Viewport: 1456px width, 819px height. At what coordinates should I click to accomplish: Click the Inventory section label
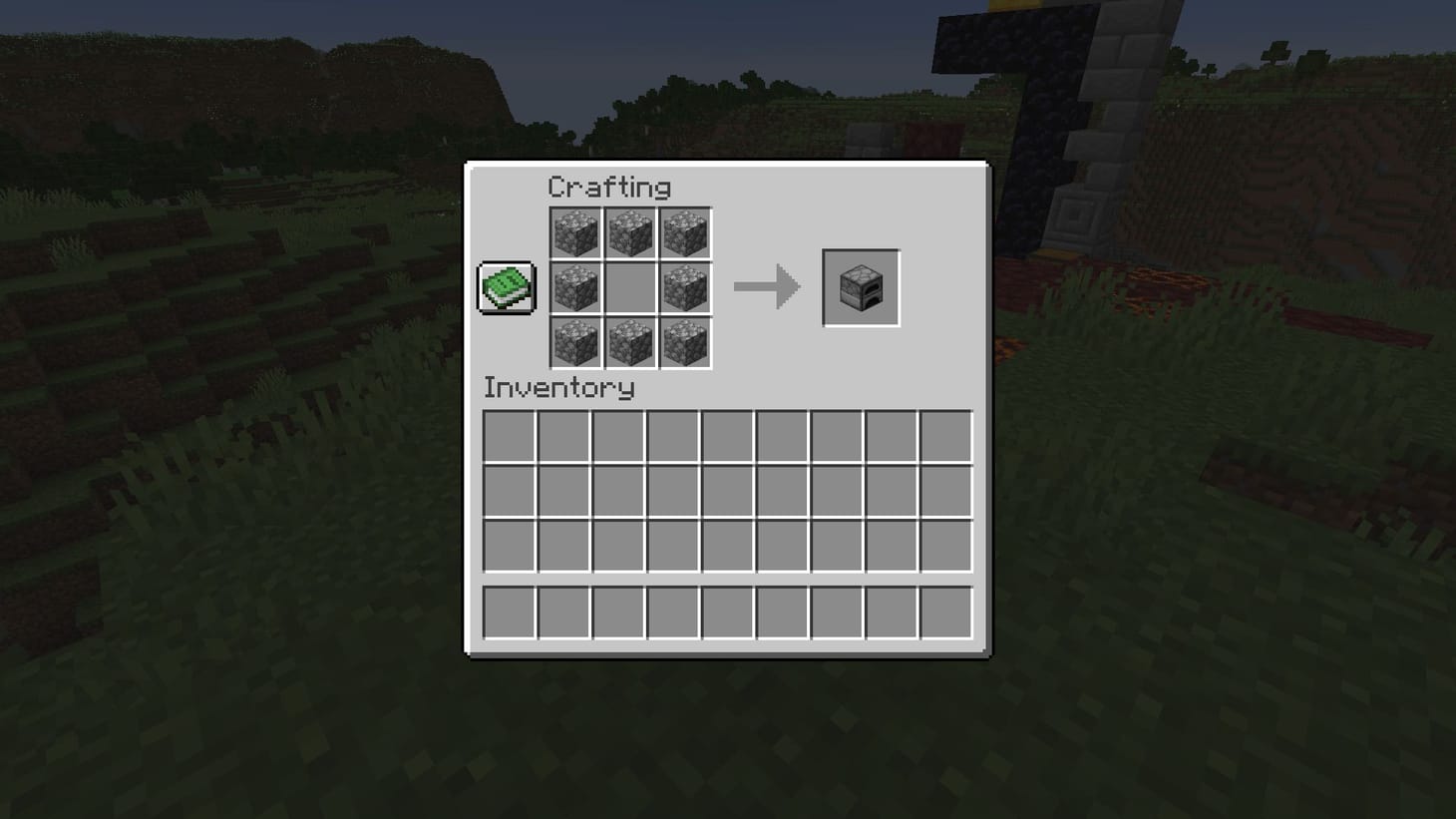pos(558,389)
